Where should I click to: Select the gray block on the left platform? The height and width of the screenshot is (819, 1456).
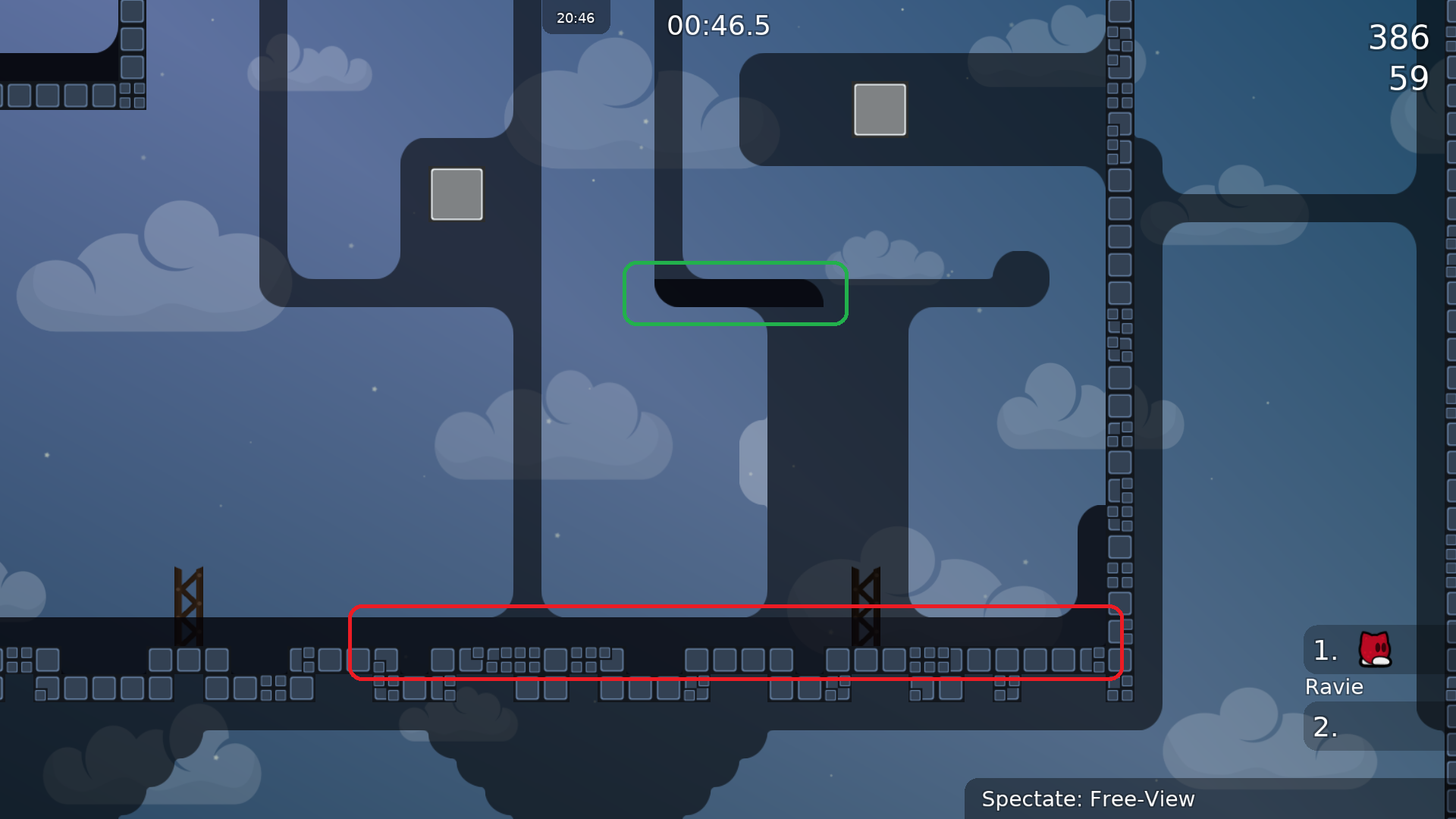(456, 195)
